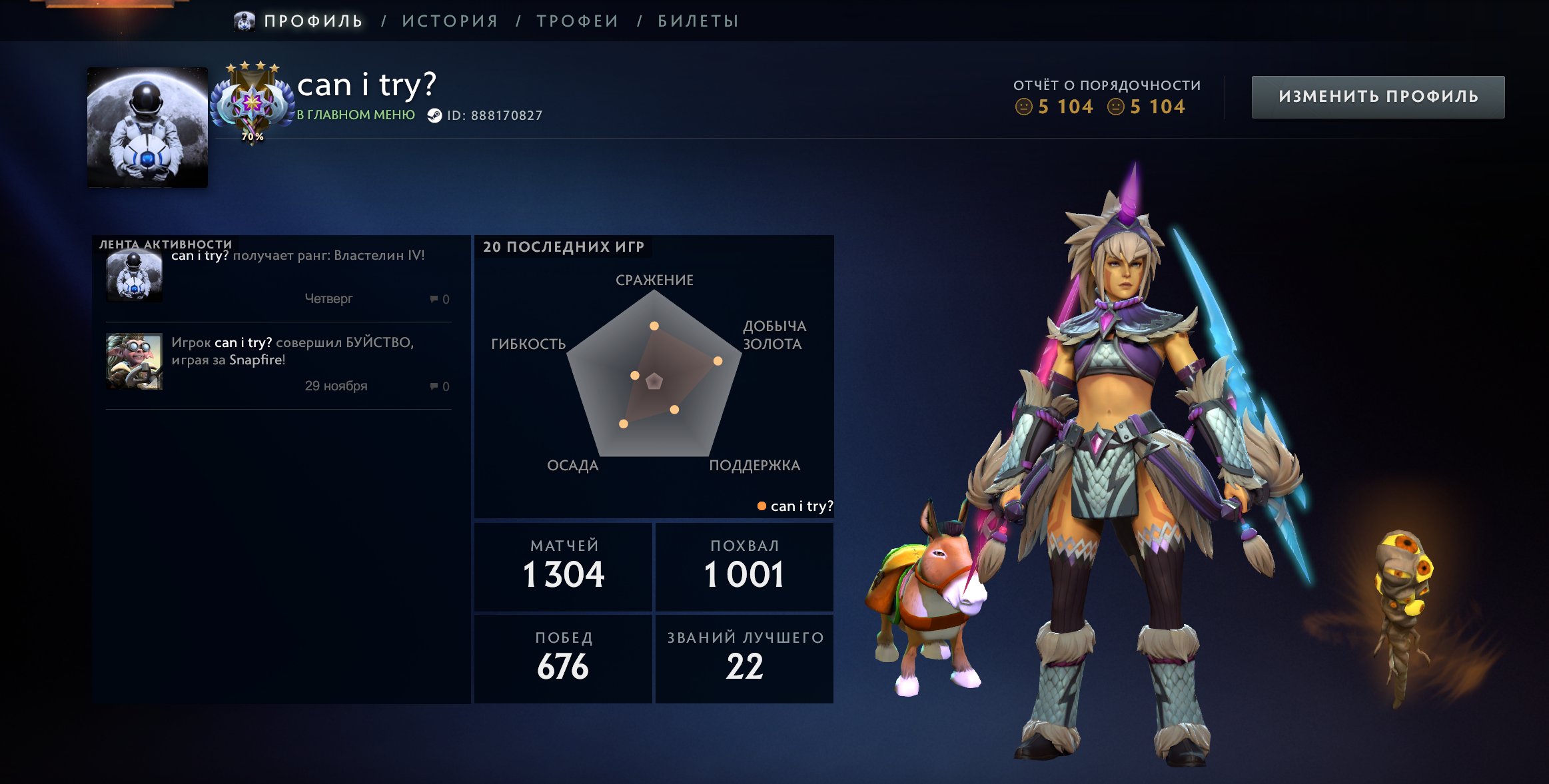Switch to the ИСТОРИЯ tab

pos(450,20)
